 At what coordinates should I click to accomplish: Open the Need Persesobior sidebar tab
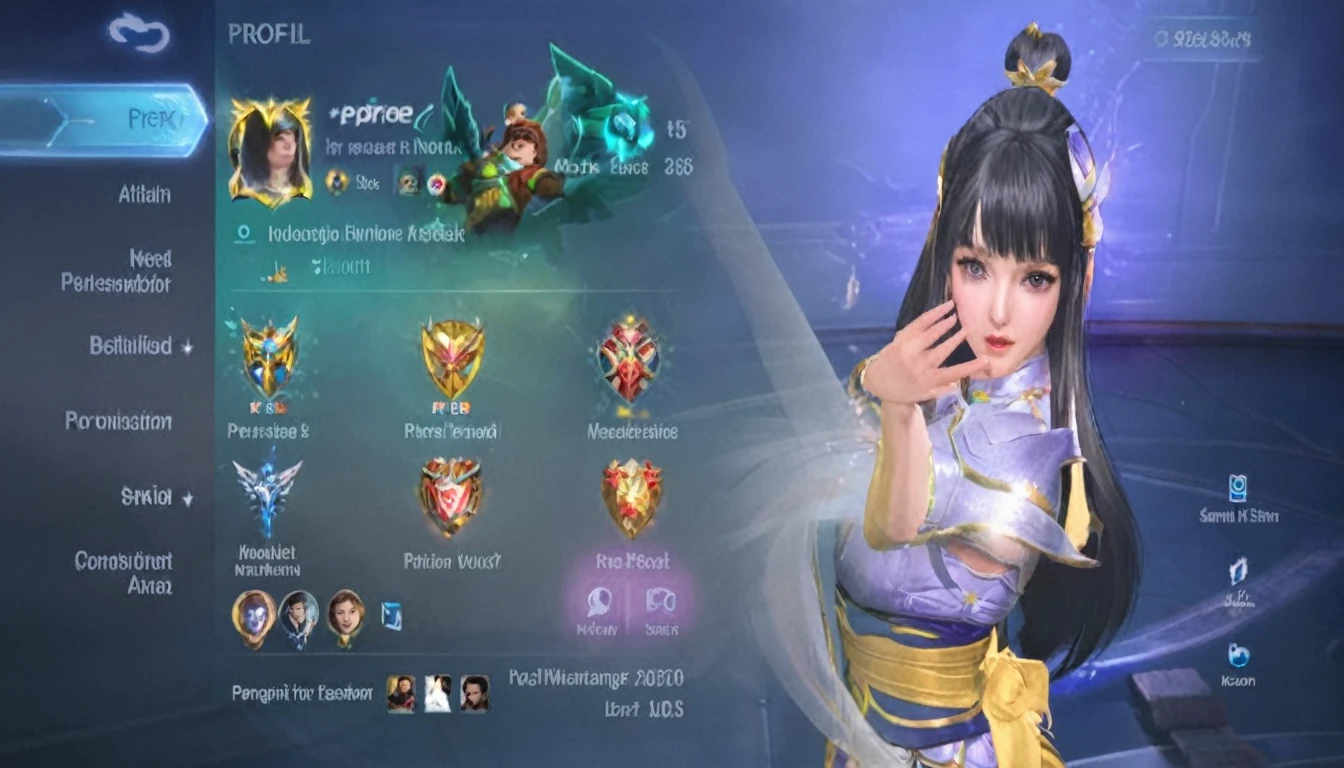pyautogui.click(x=116, y=271)
